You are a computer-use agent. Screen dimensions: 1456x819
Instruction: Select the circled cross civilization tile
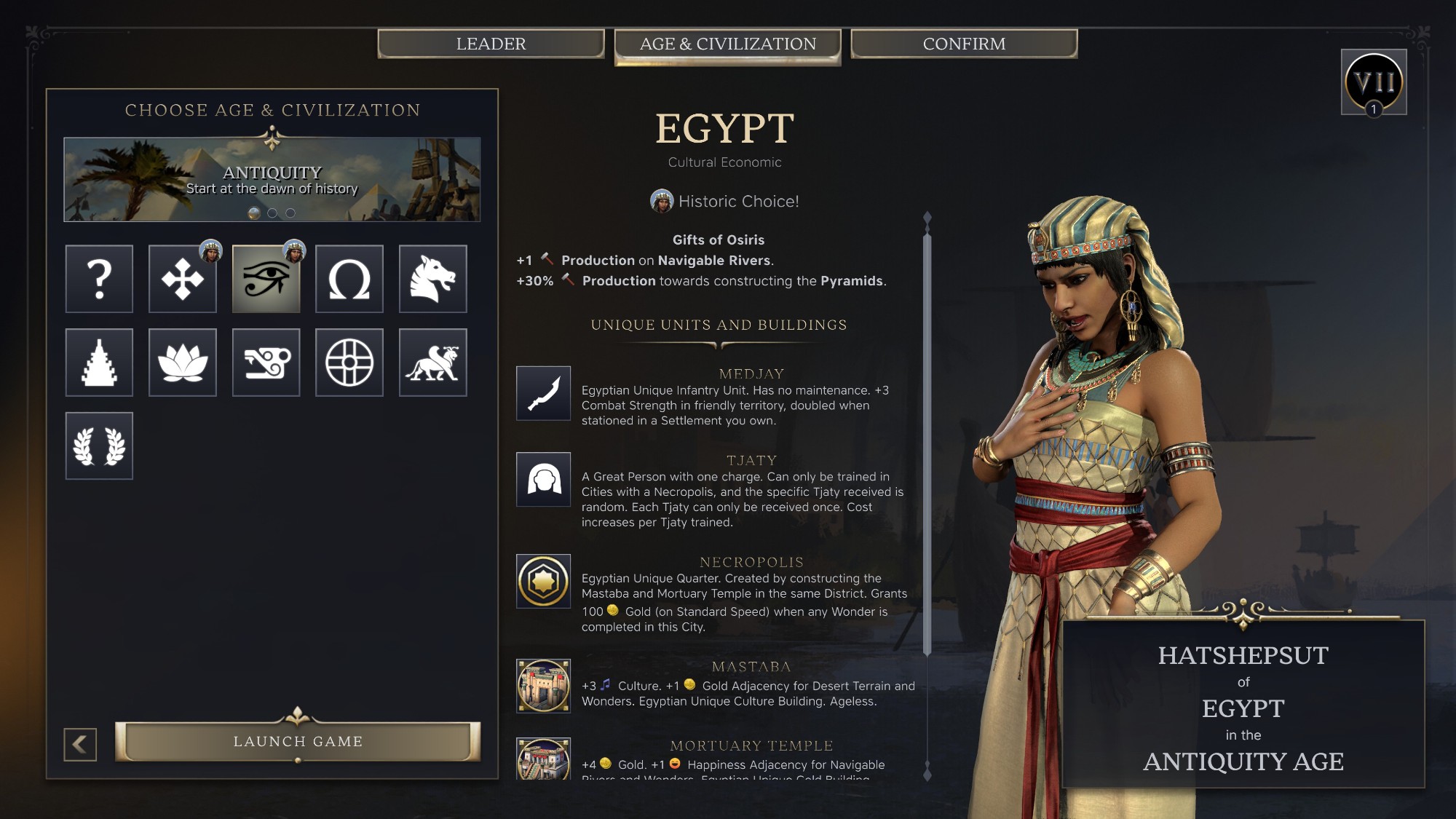(349, 363)
